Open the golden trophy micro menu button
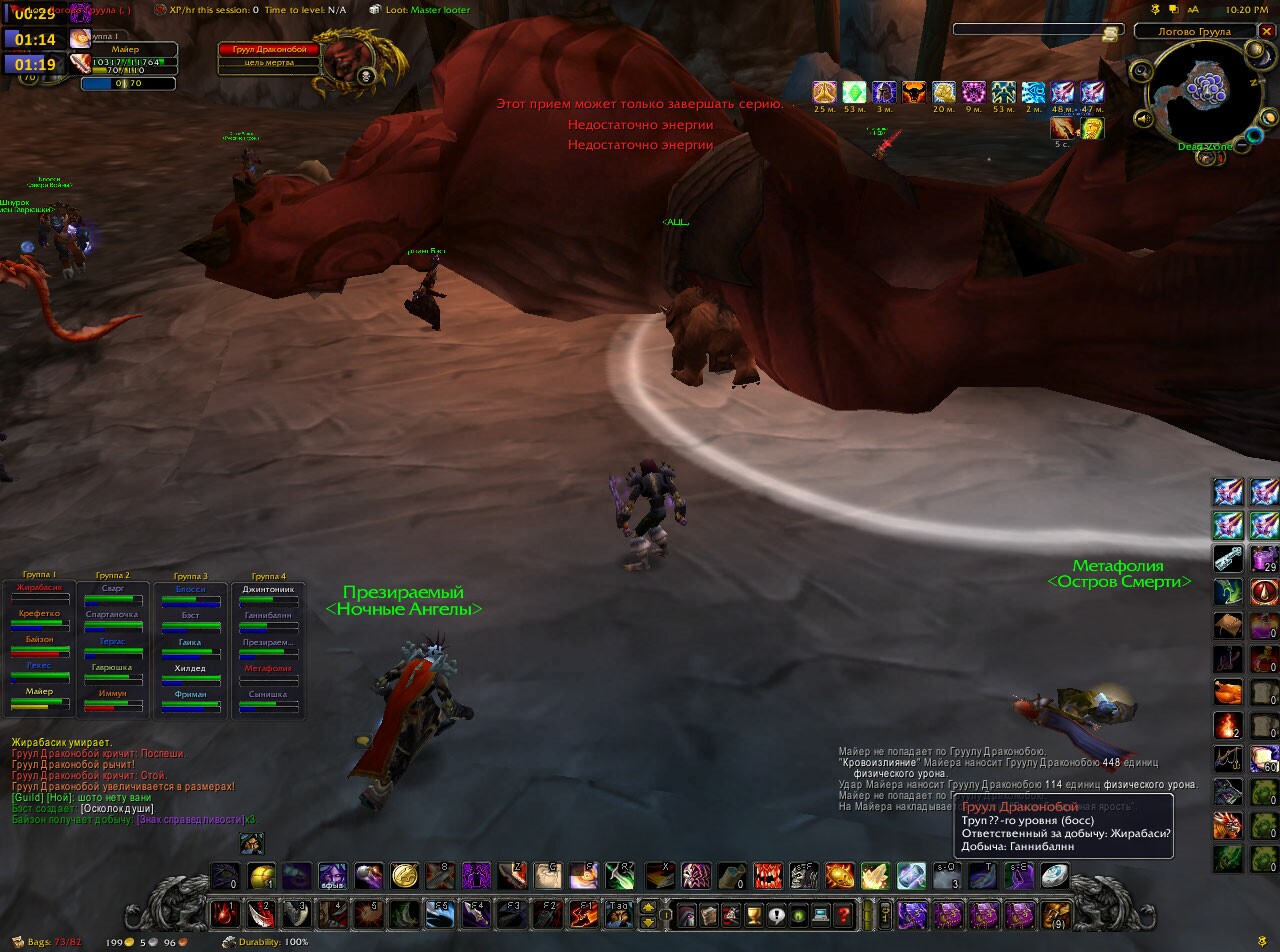Viewport: 1280px width, 952px height. (754, 914)
